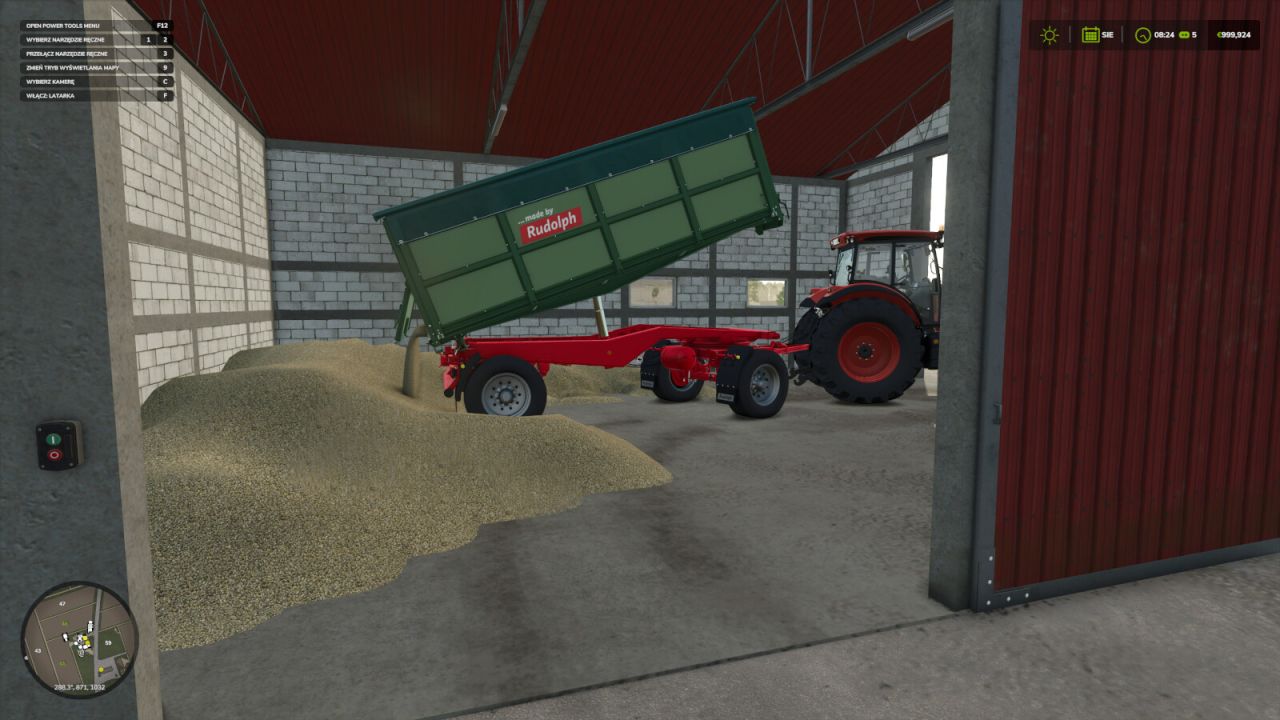1280x720 pixels.
Task: Click the number 1 key badge
Action: click(148, 40)
